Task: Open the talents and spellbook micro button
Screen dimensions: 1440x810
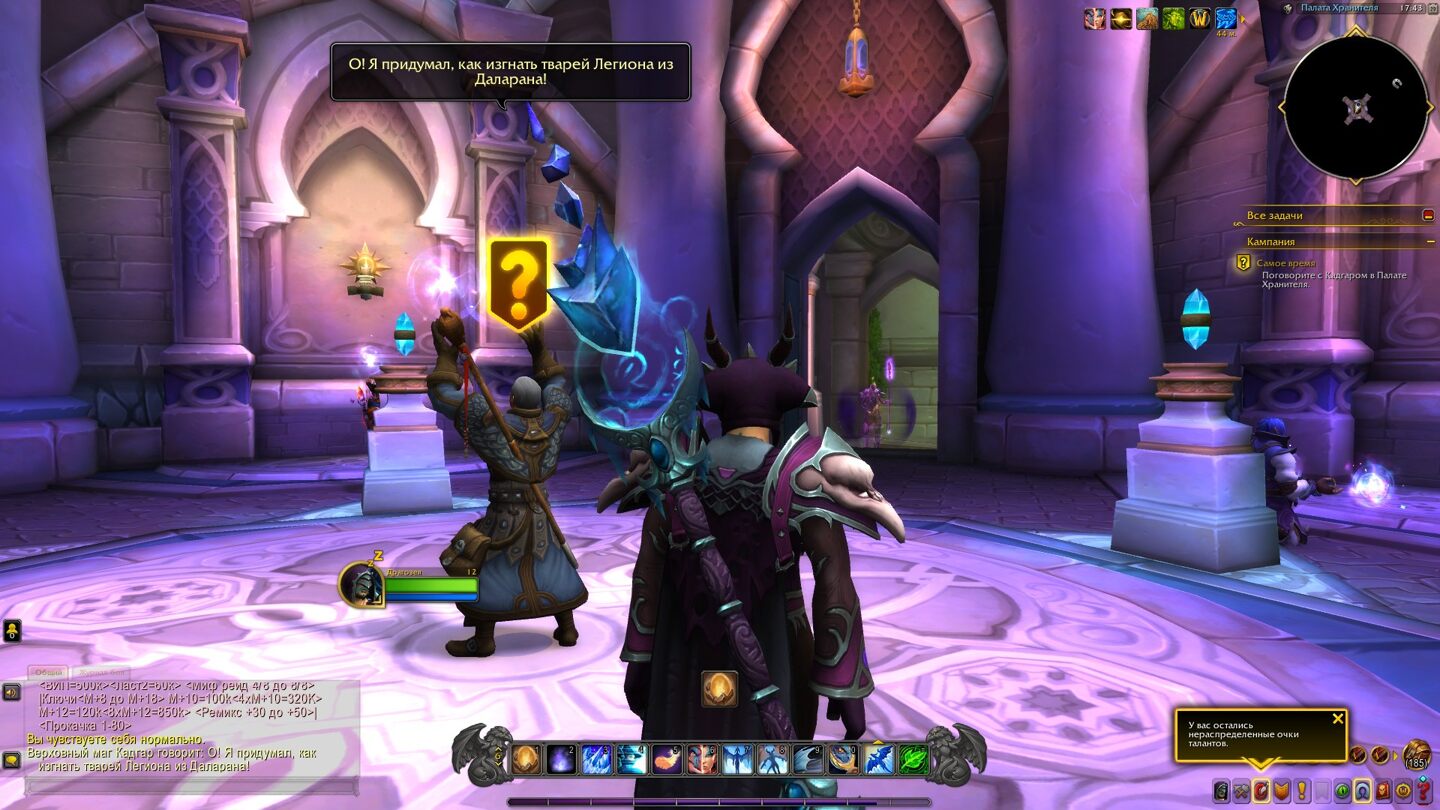Action: click(1261, 791)
